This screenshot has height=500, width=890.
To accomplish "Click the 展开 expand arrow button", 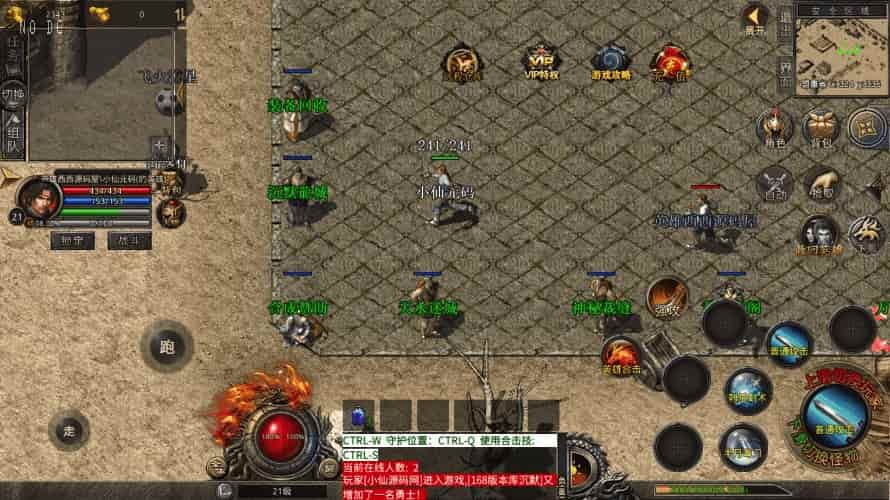I will [x=755, y=20].
